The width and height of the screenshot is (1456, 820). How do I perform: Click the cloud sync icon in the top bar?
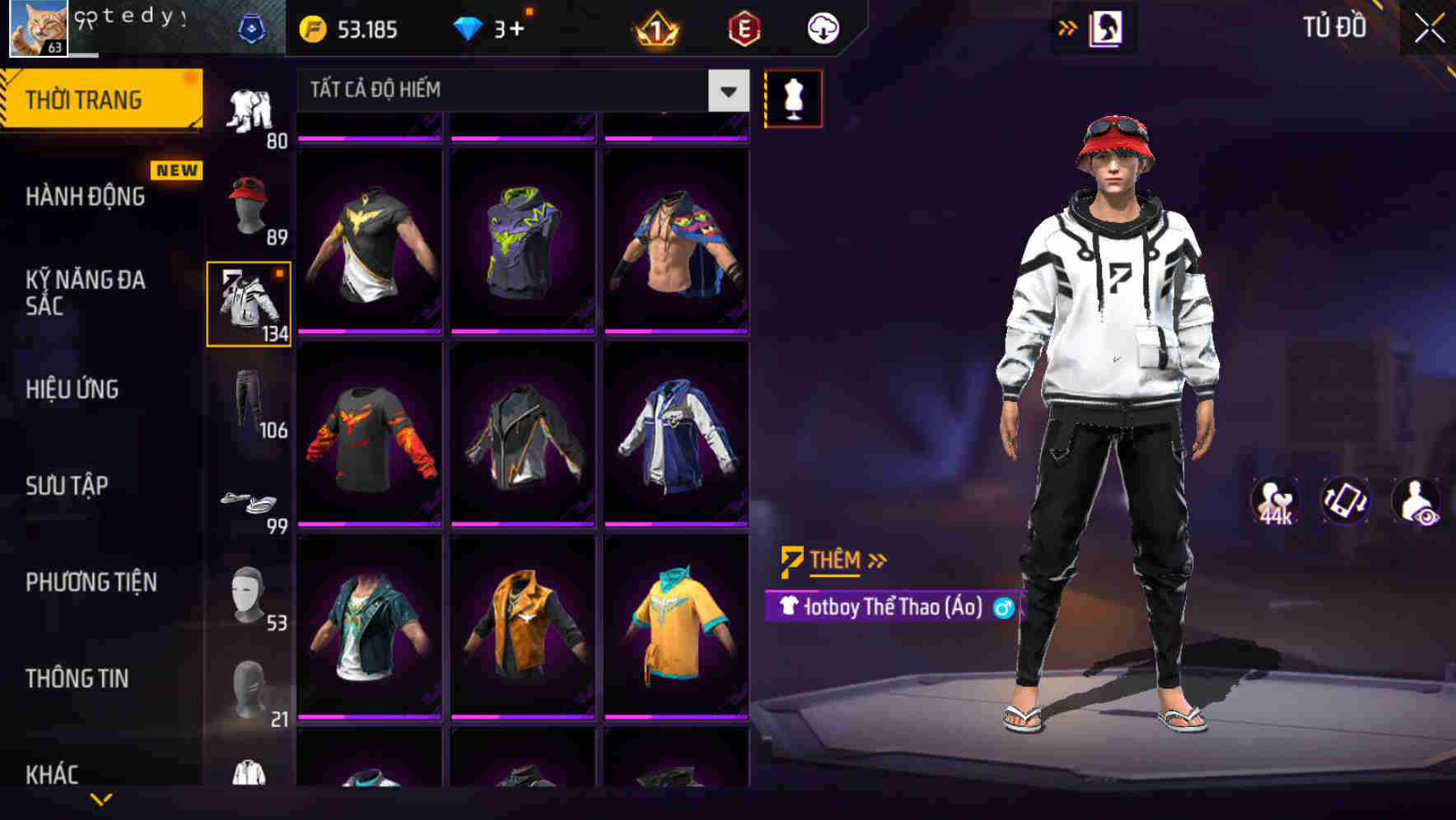click(821, 27)
